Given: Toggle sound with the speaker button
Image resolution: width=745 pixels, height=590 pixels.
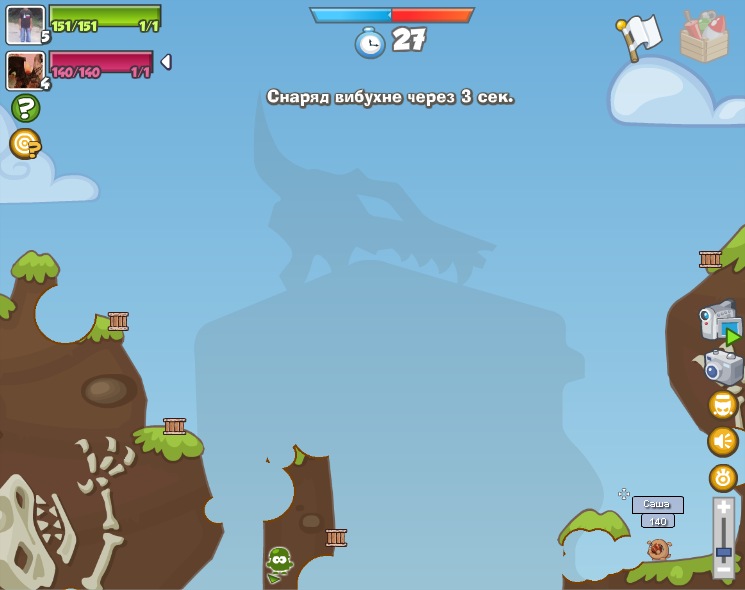Looking at the screenshot, I should coord(722,441).
